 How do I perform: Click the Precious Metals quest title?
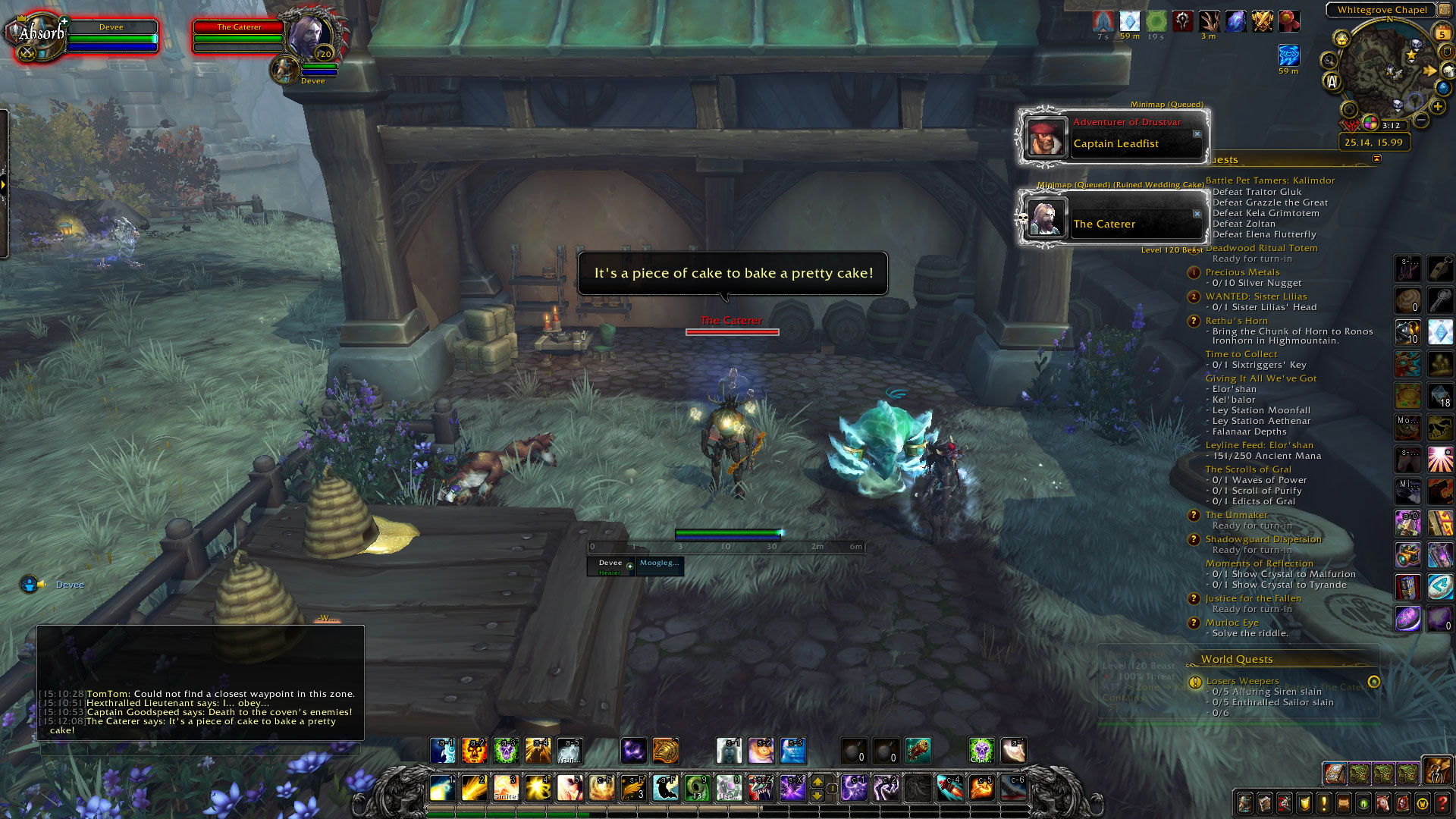1244,271
